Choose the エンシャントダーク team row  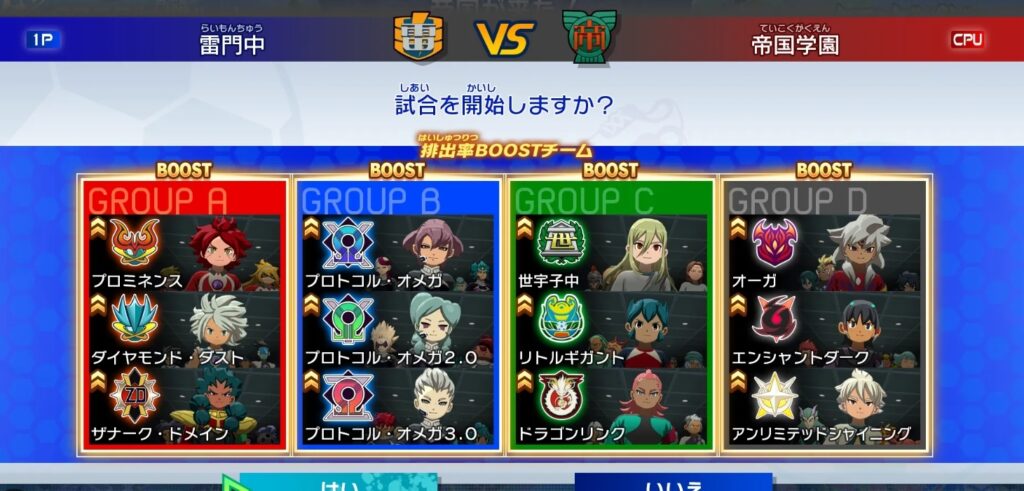point(825,331)
